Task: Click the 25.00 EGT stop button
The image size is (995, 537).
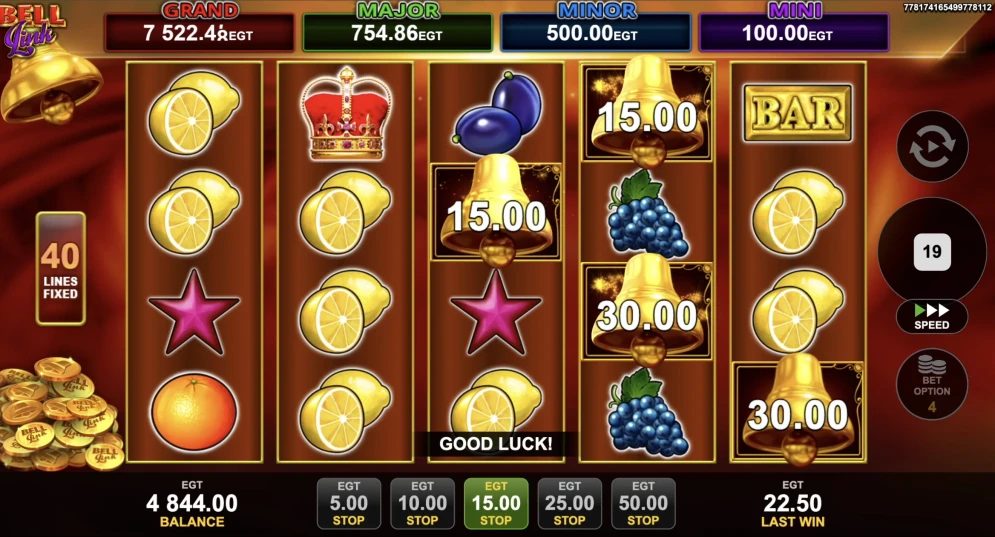Action: [x=569, y=503]
